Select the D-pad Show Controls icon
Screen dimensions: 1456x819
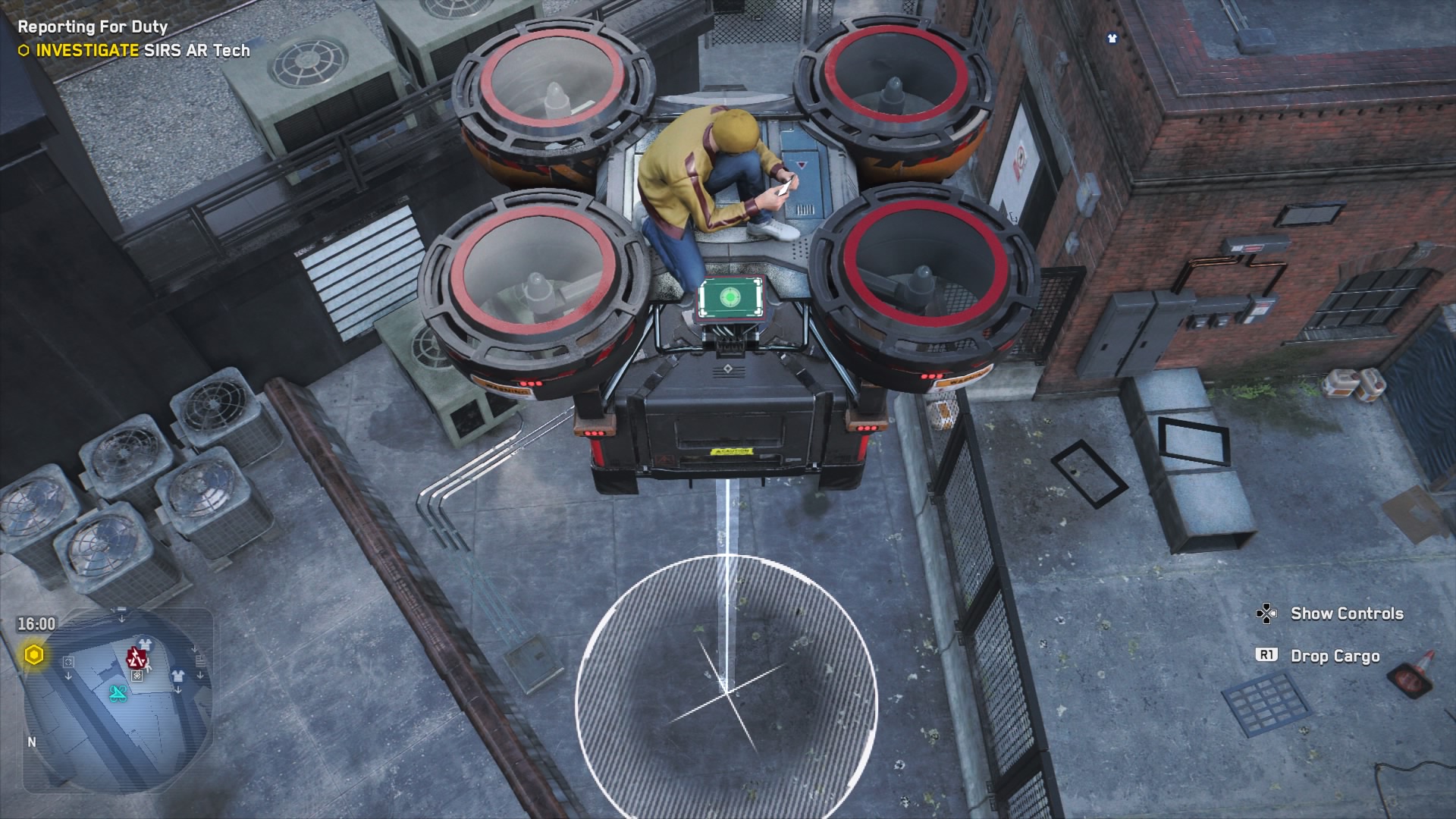1267,612
